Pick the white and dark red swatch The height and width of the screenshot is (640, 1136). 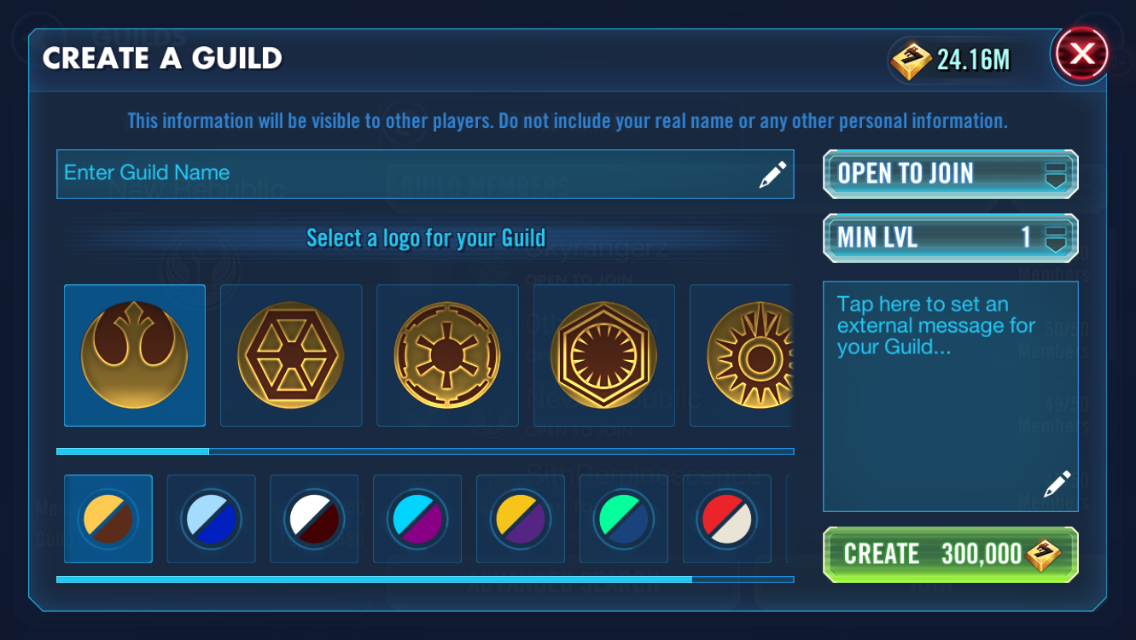coord(314,519)
